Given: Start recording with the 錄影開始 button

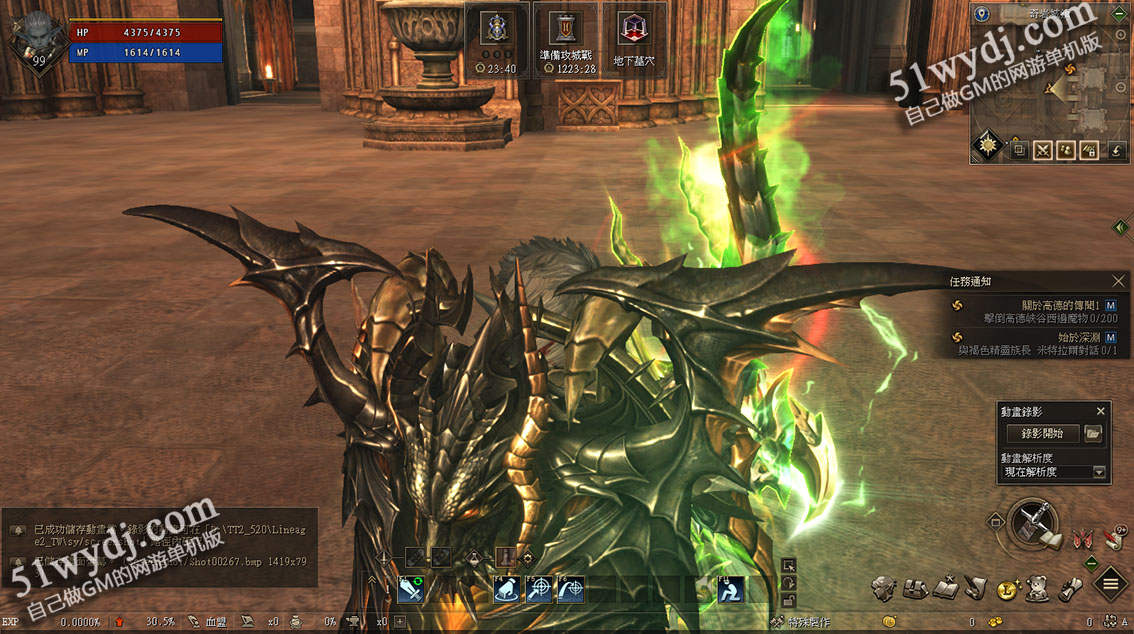Looking at the screenshot, I should pos(1042,433).
